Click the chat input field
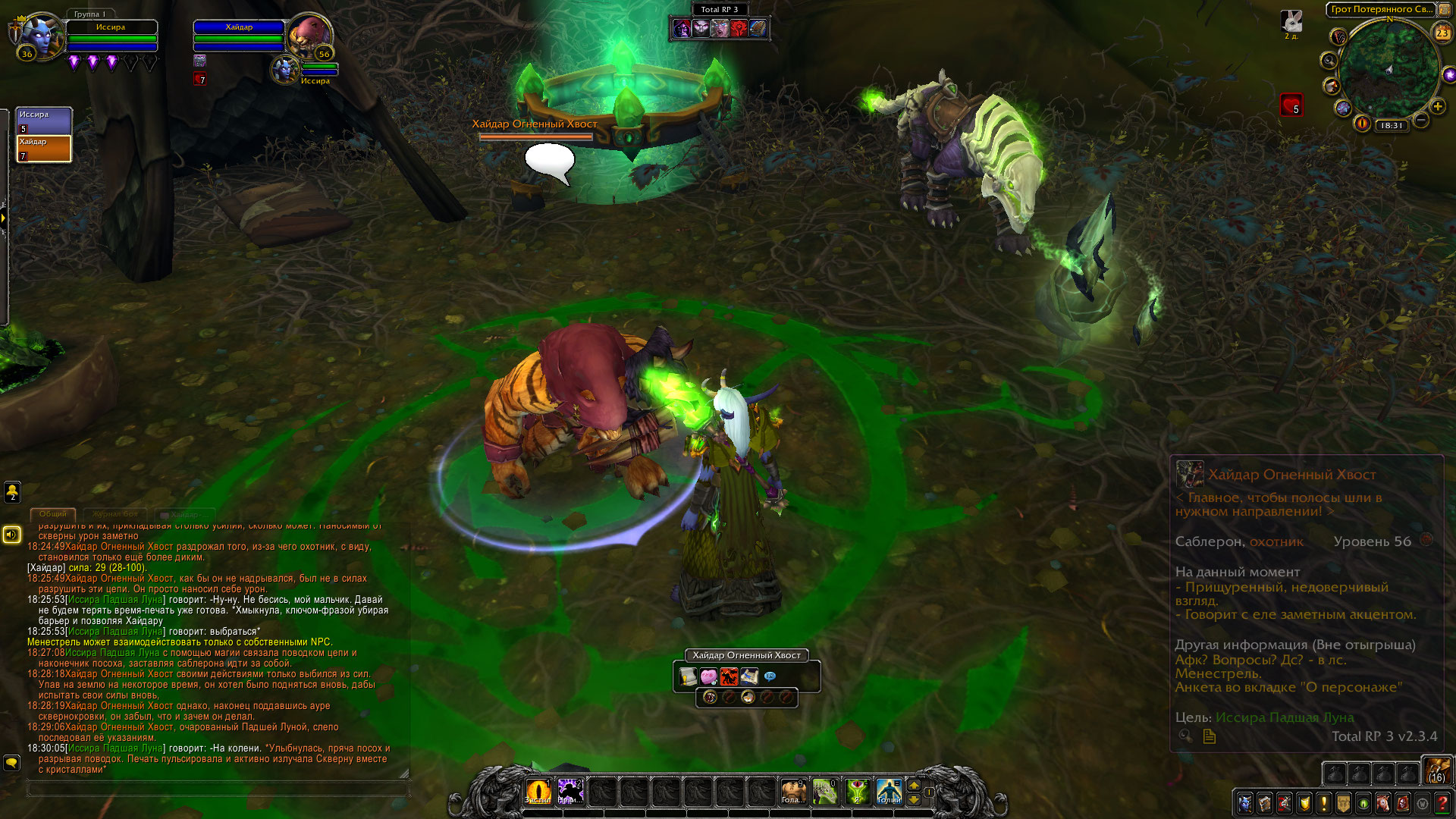The width and height of the screenshot is (1456, 819). coord(218,789)
